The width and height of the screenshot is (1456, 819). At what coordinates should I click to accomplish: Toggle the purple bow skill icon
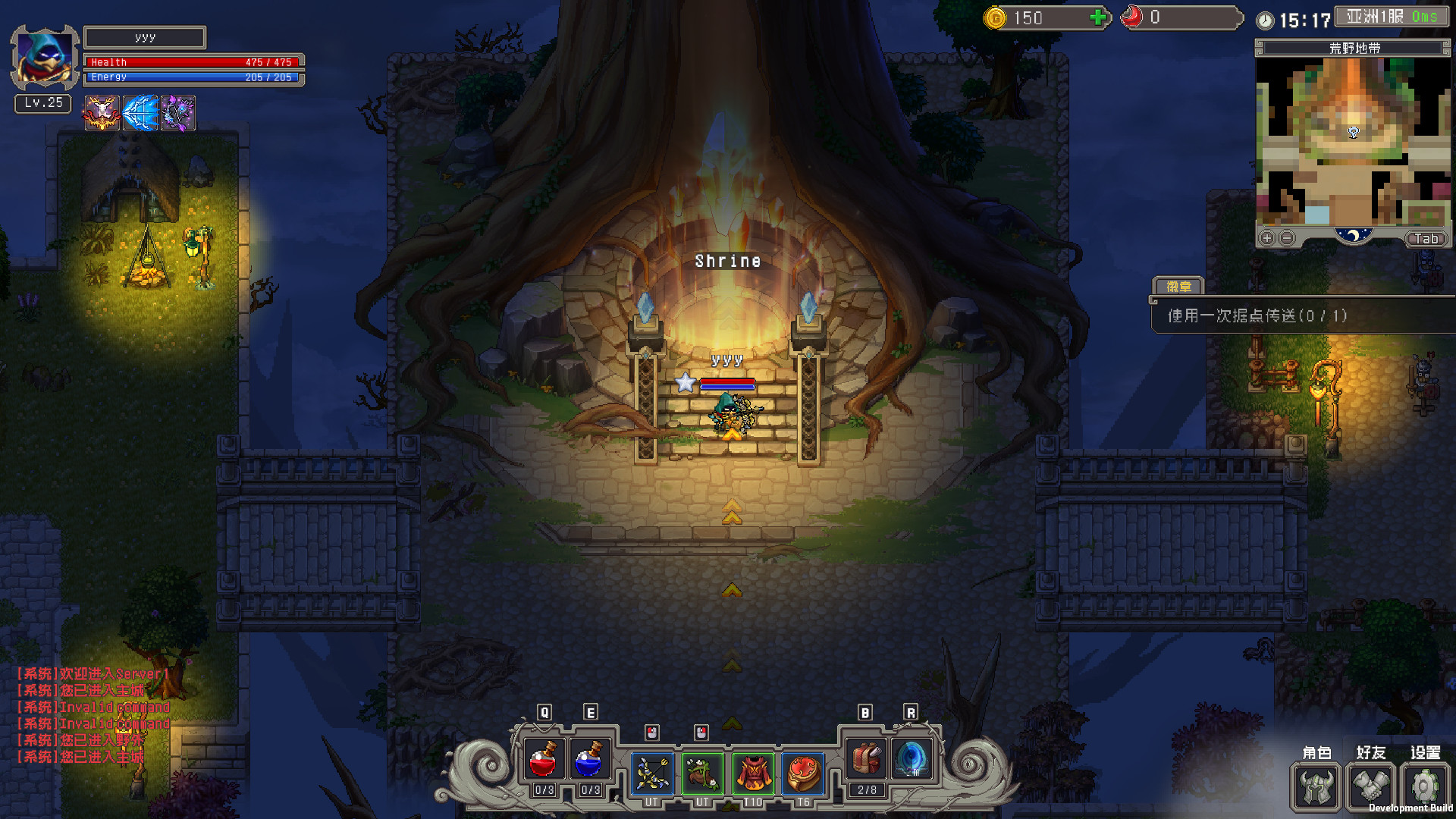[x=178, y=112]
